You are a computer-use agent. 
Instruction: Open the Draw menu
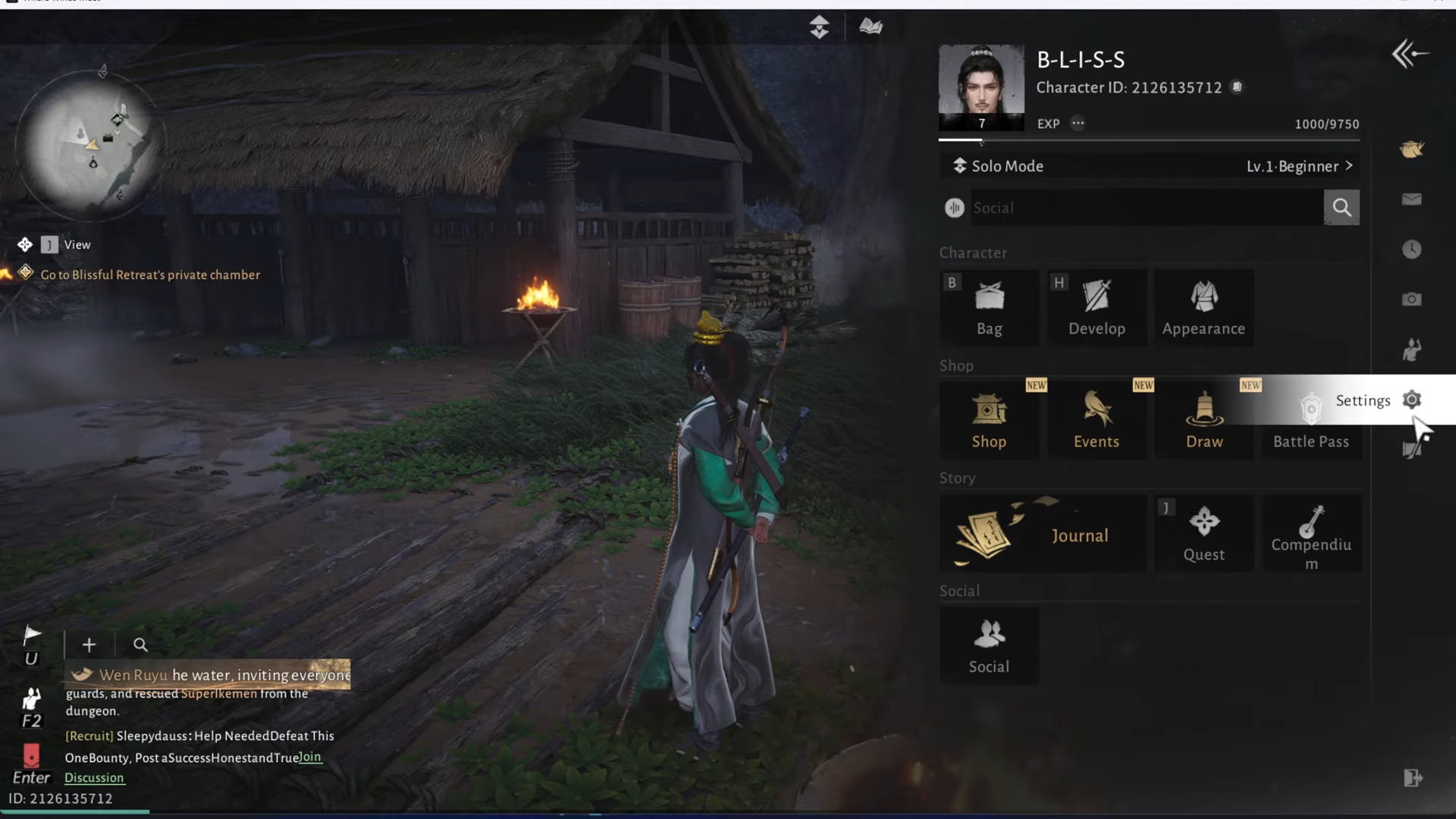tap(1204, 421)
